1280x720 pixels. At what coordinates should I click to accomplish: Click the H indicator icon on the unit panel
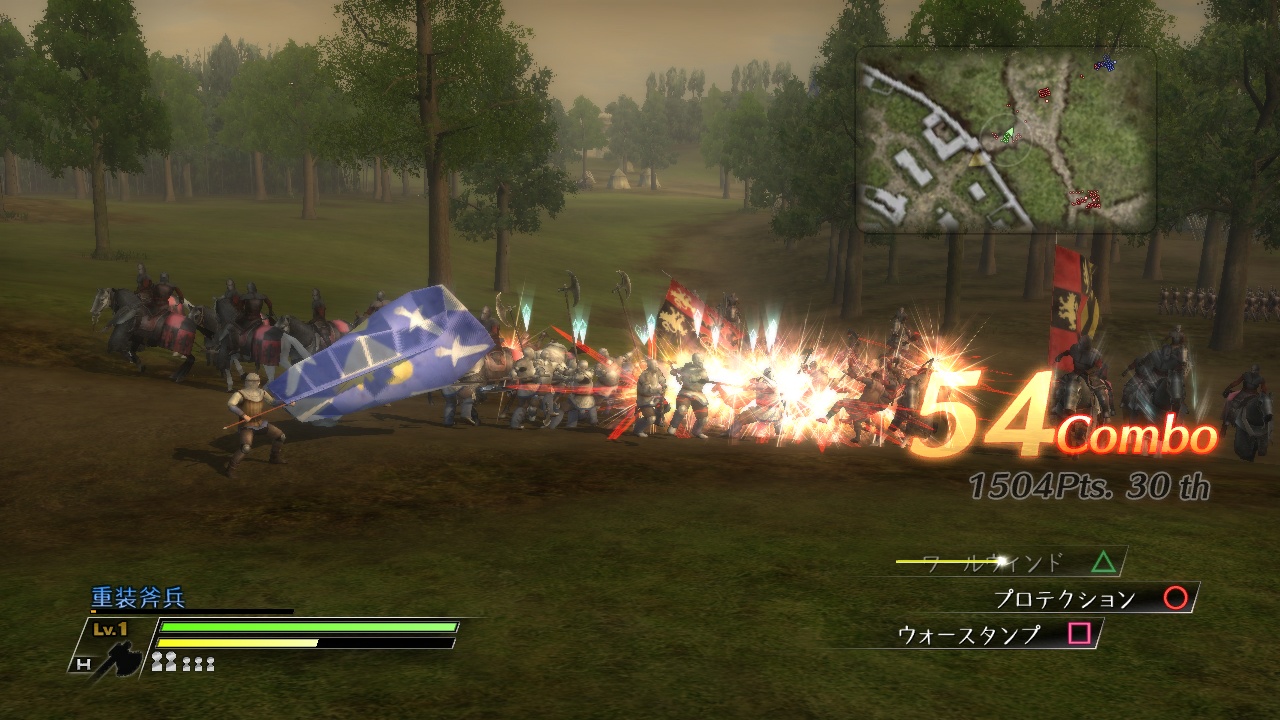(x=82, y=662)
